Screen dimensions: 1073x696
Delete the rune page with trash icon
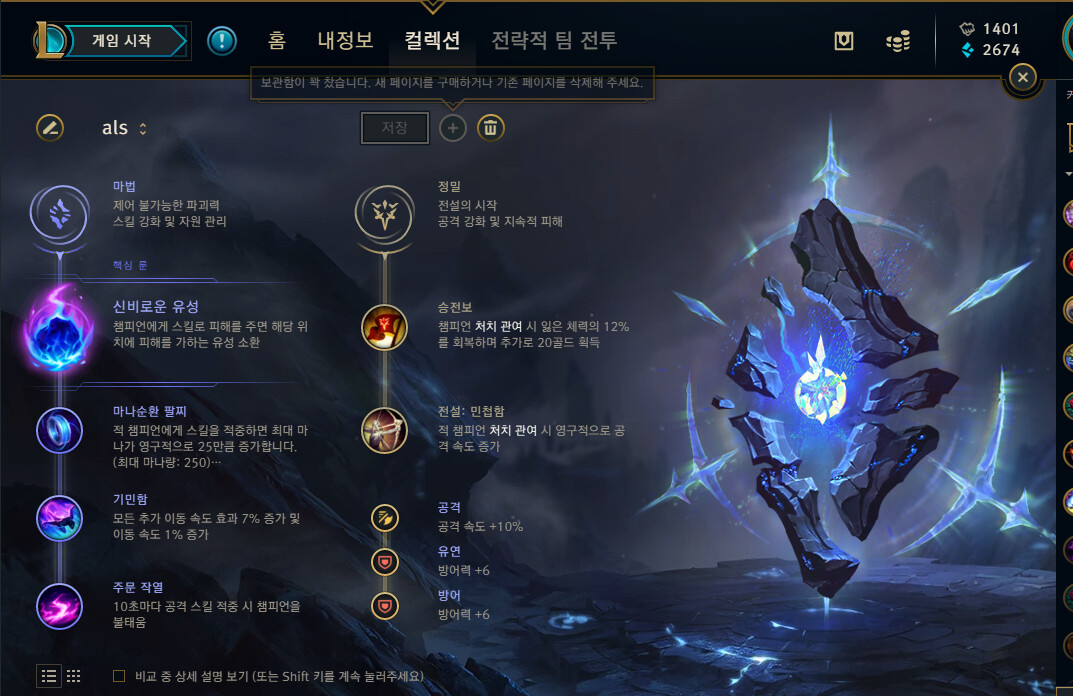click(x=490, y=128)
